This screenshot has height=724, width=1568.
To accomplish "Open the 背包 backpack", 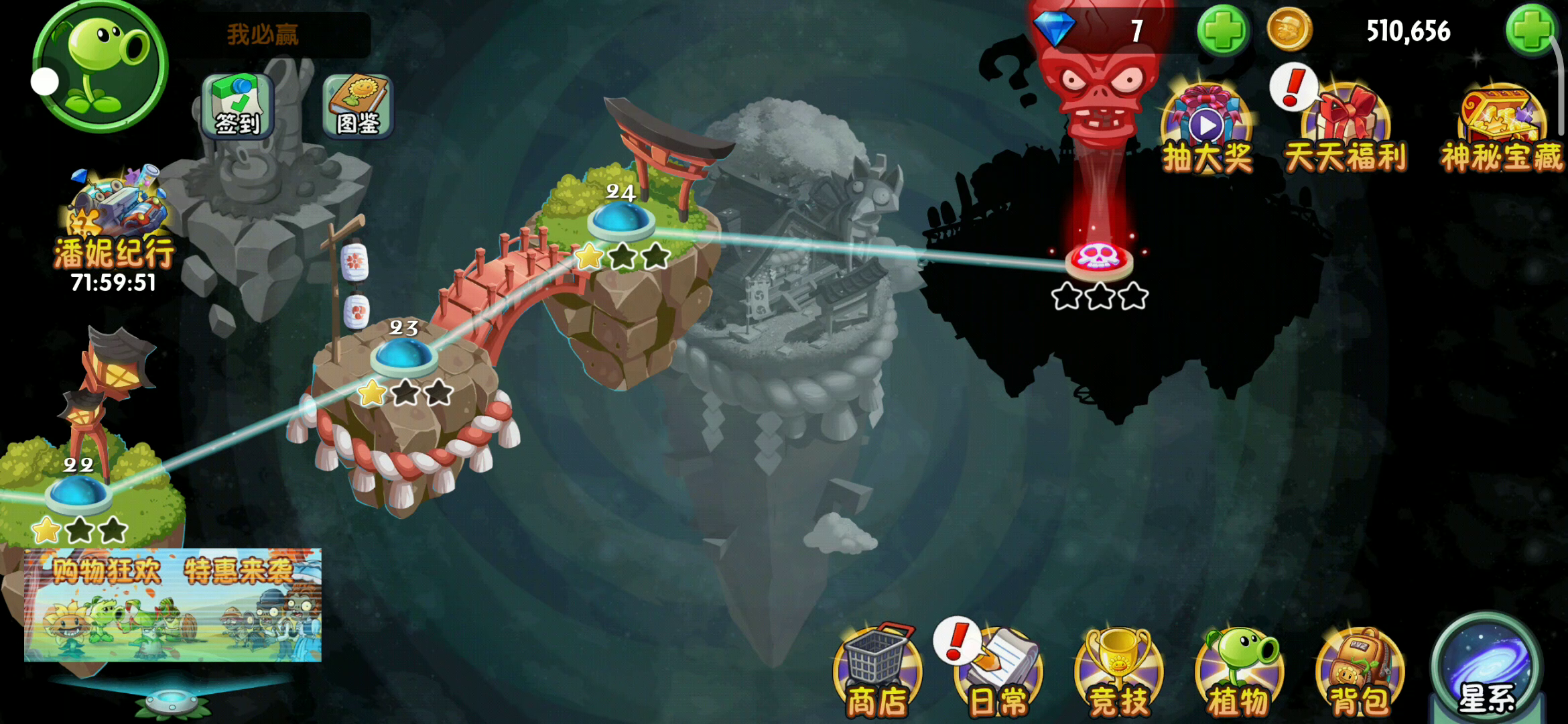I will [x=1360, y=672].
